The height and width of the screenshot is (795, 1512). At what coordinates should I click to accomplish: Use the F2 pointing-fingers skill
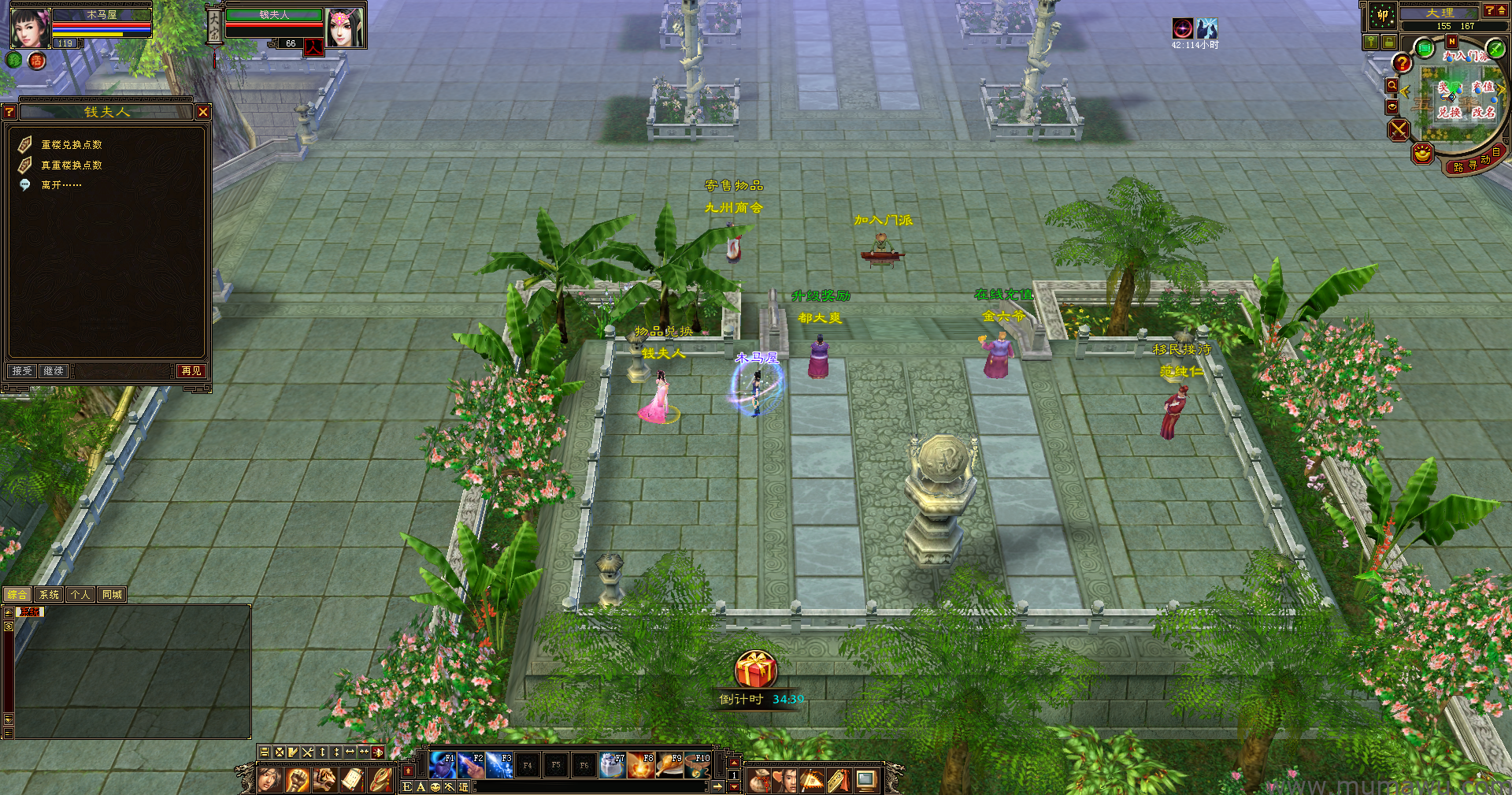(x=471, y=765)
